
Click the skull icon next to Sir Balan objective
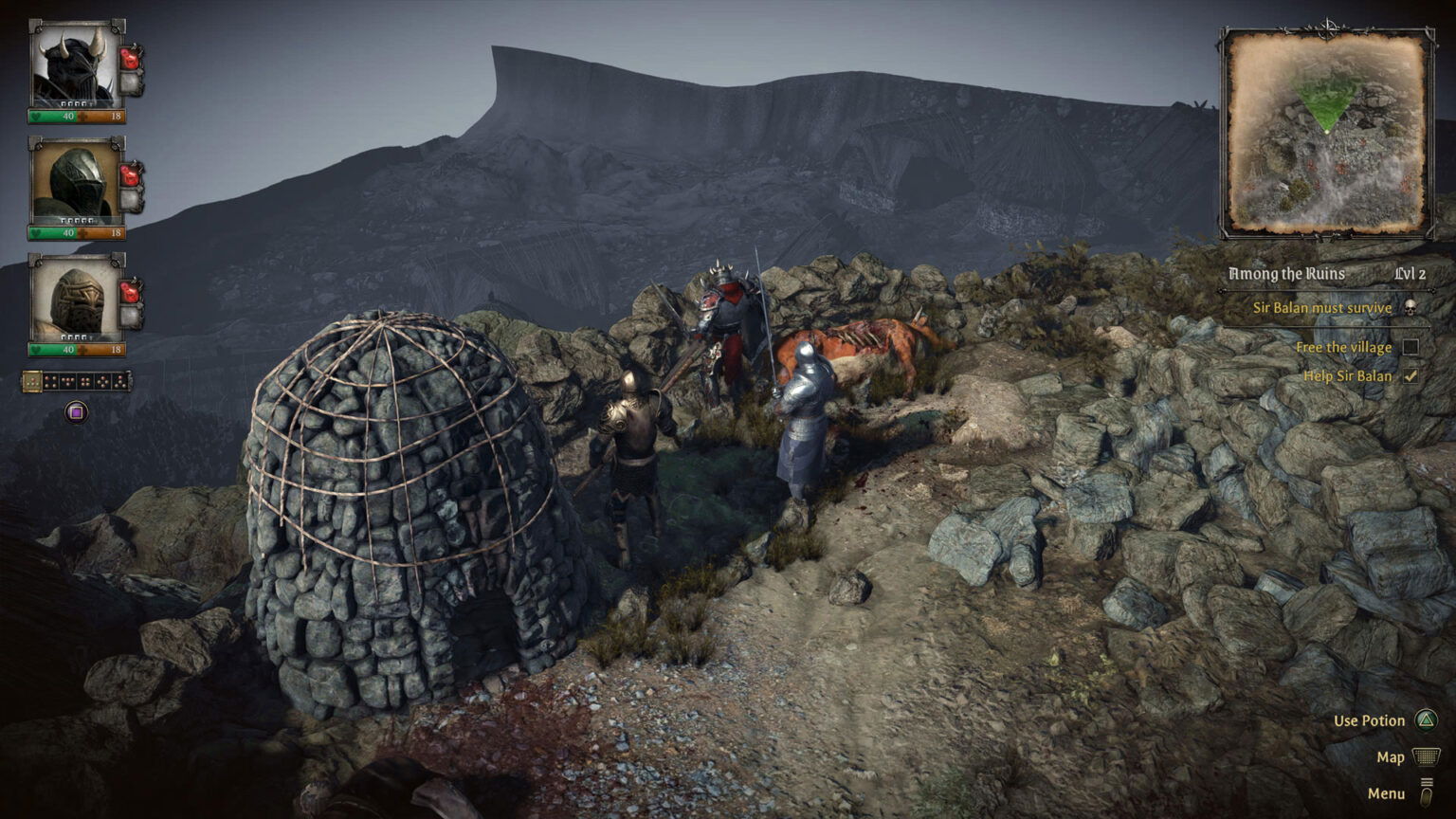point(1411,308)
